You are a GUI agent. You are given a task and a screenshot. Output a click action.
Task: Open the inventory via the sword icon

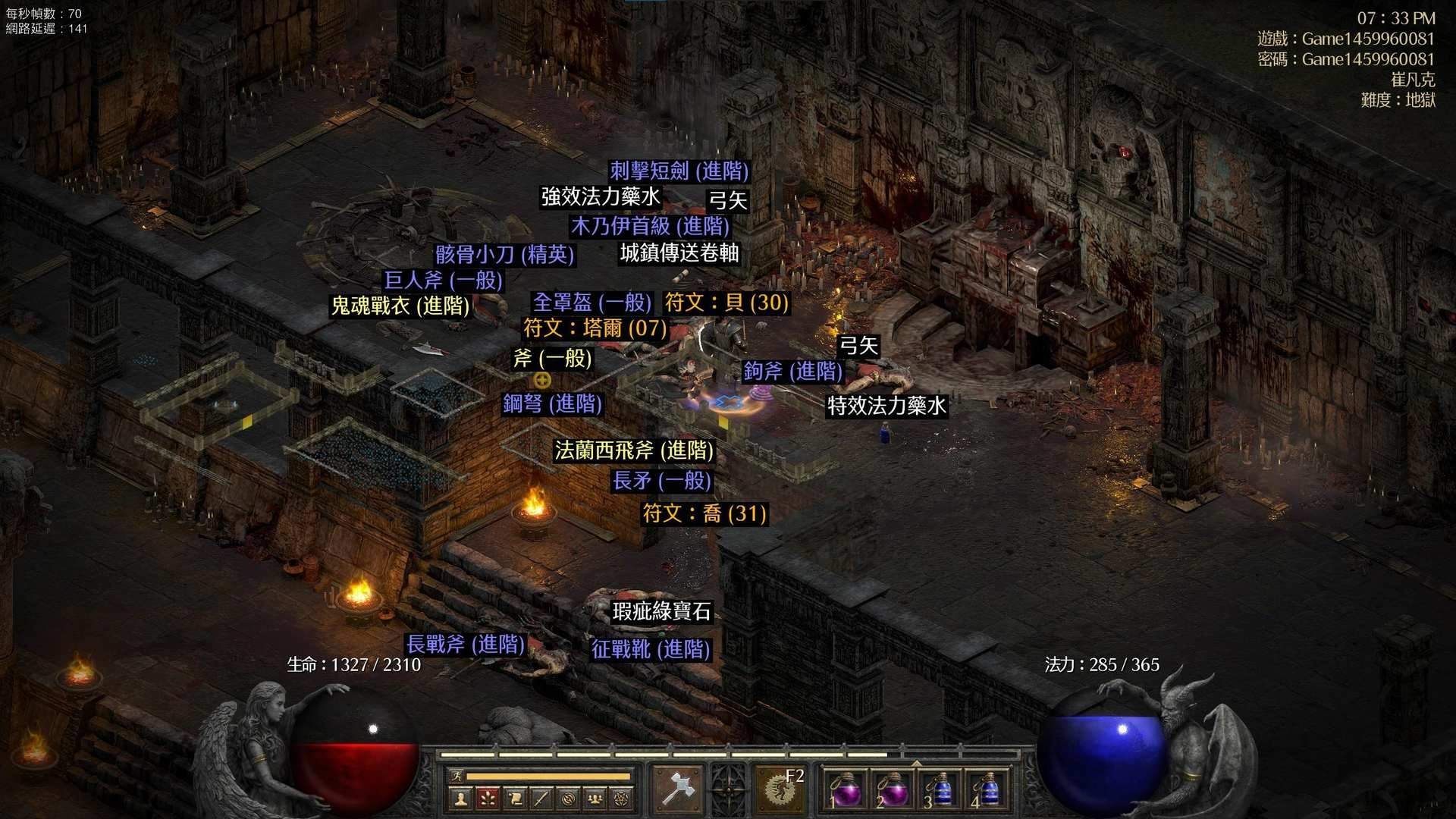(x=540, y=799)
